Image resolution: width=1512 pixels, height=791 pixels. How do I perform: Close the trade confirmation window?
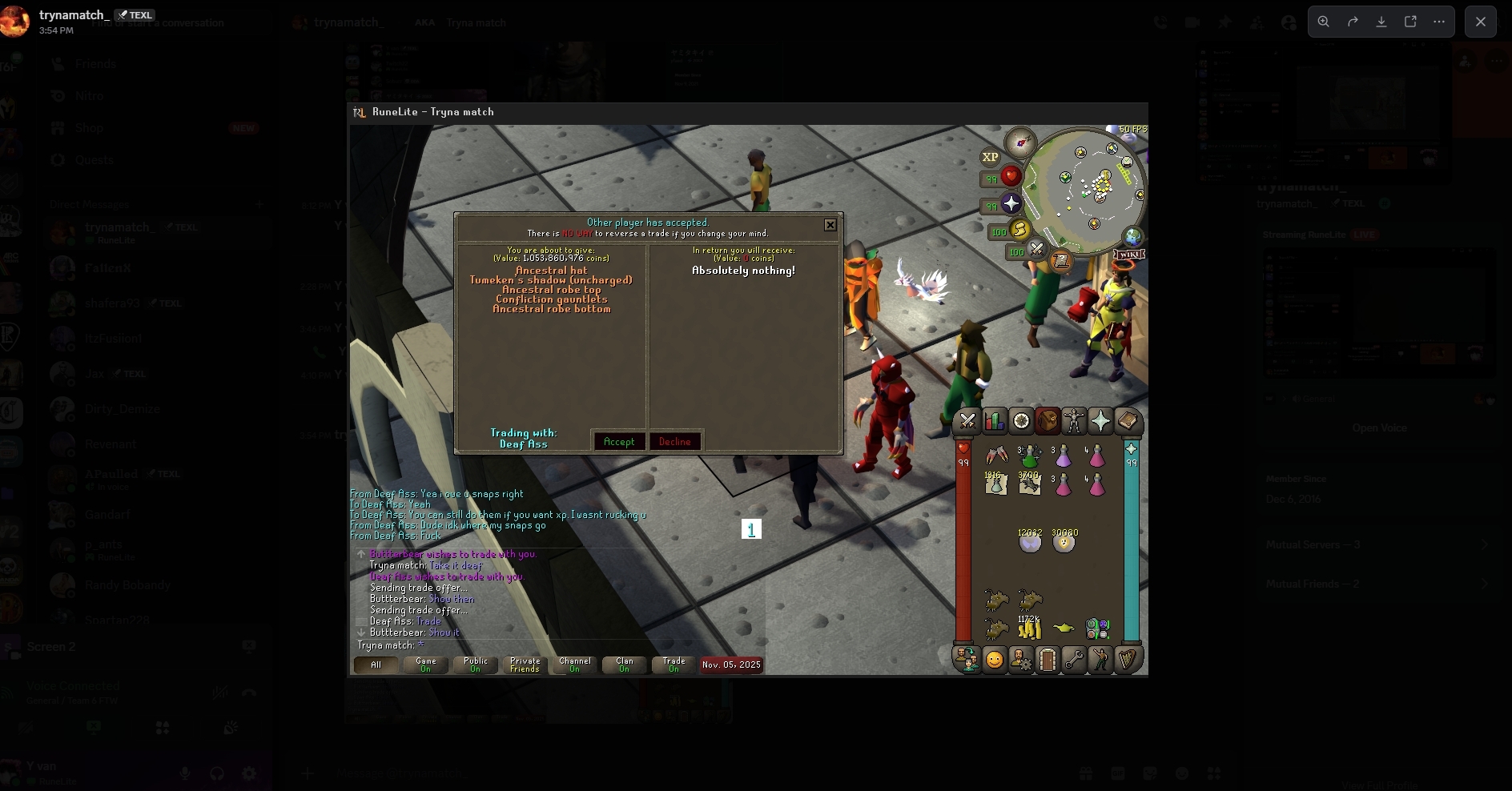tap(830, 225)
